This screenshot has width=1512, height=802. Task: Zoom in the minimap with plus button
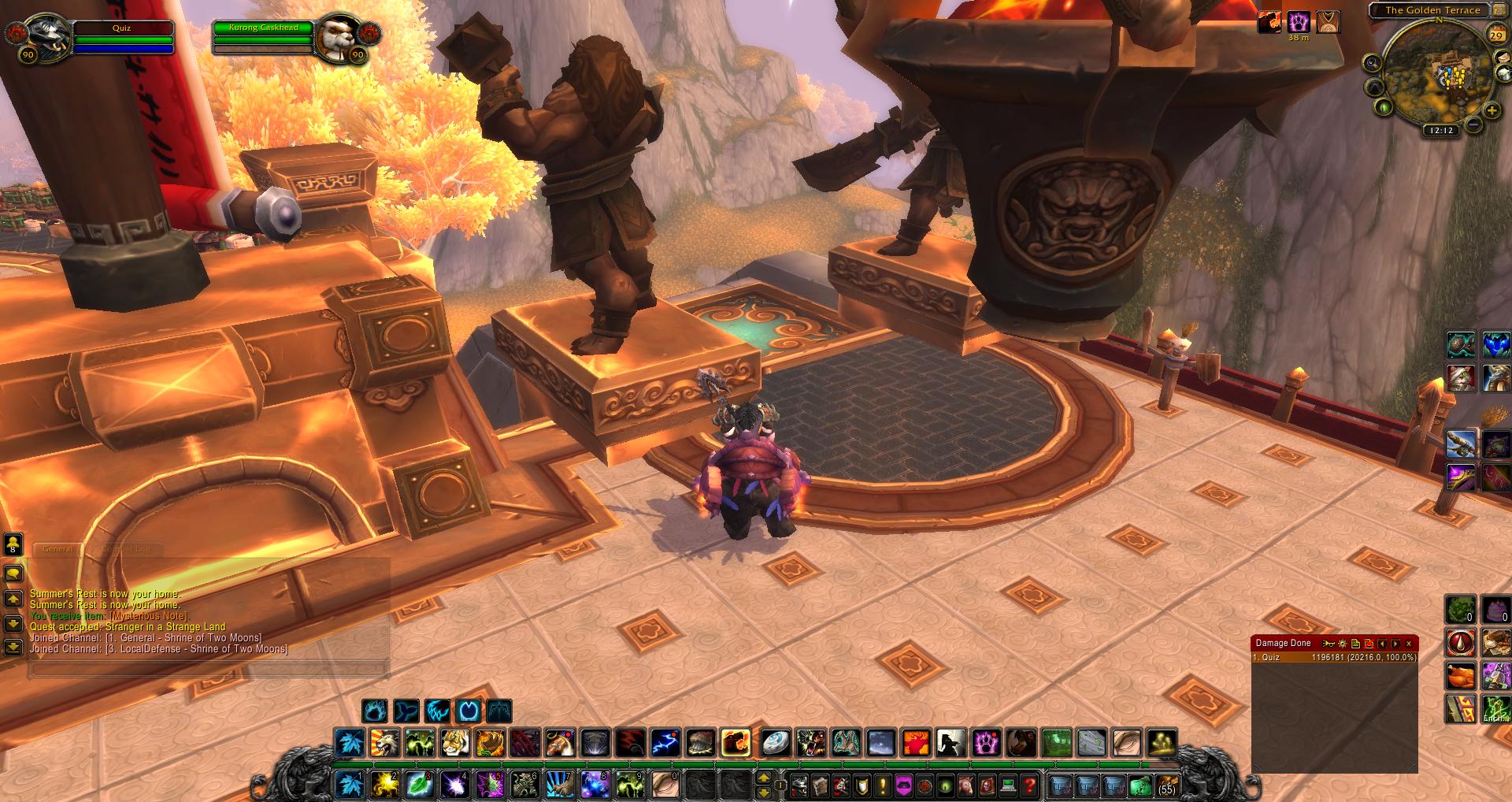click(x=1492, y=111)
